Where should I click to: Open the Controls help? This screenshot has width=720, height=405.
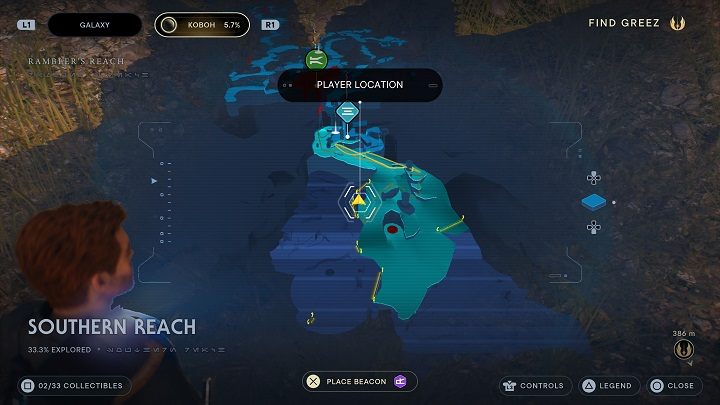(x=534, y=385)
